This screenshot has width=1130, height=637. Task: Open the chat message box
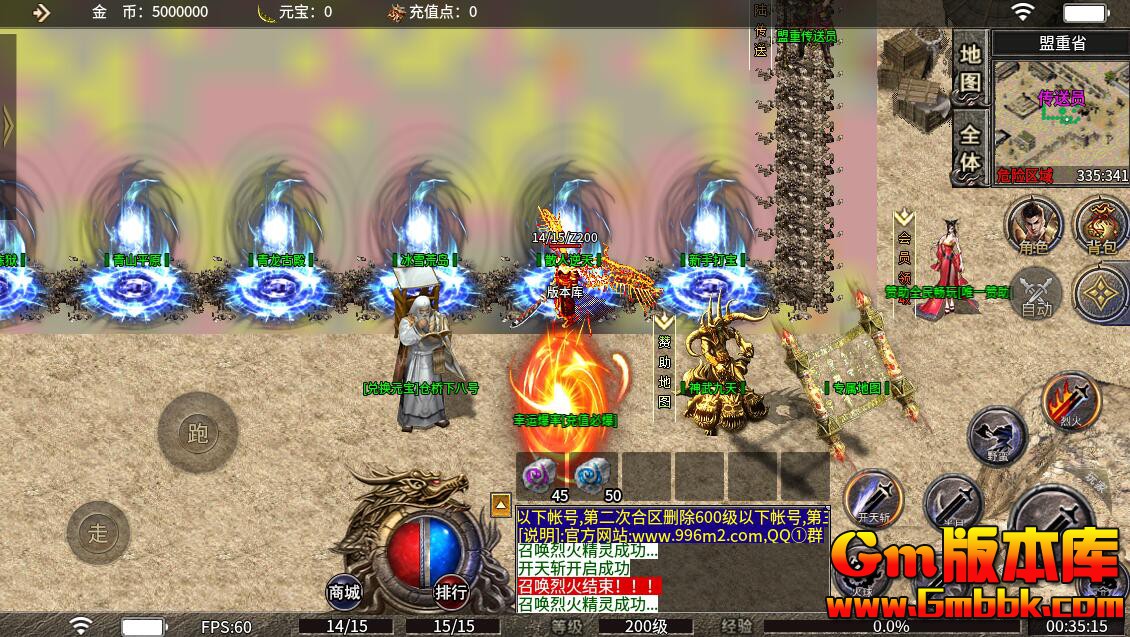tap(672, 559)
